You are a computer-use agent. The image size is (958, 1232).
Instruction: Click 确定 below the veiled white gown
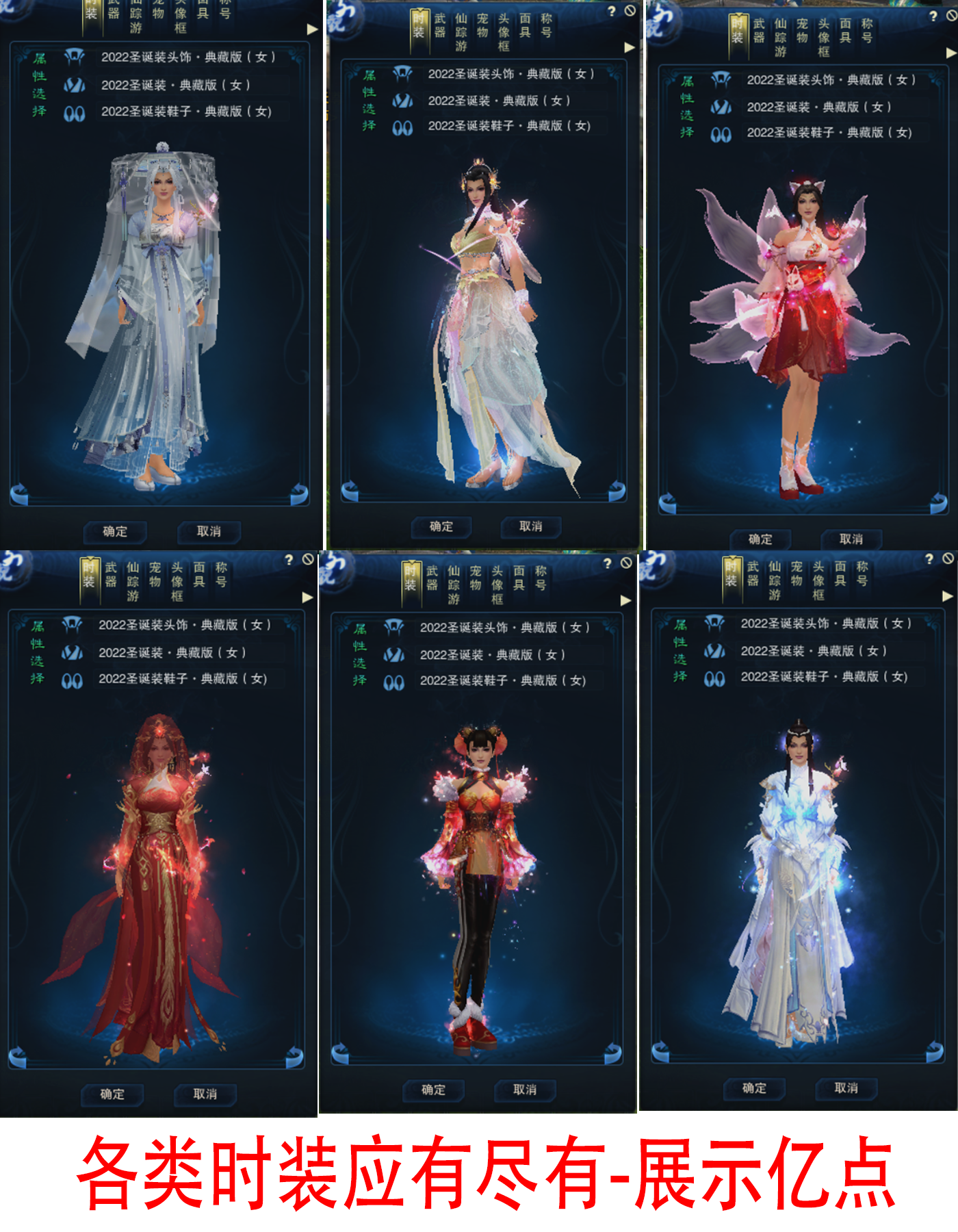point(115,531)
